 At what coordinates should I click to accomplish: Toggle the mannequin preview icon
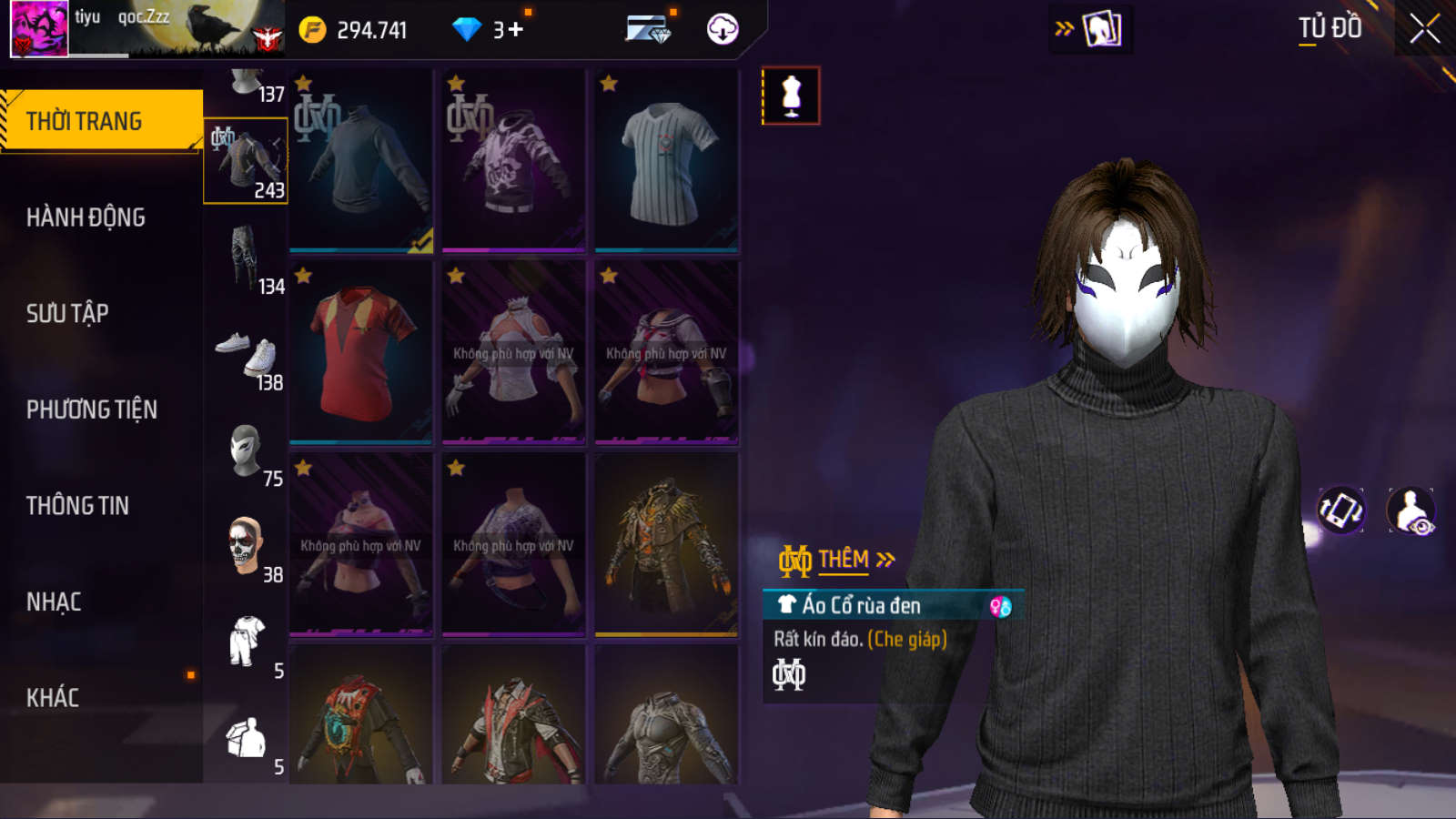[x=791, y=96]
